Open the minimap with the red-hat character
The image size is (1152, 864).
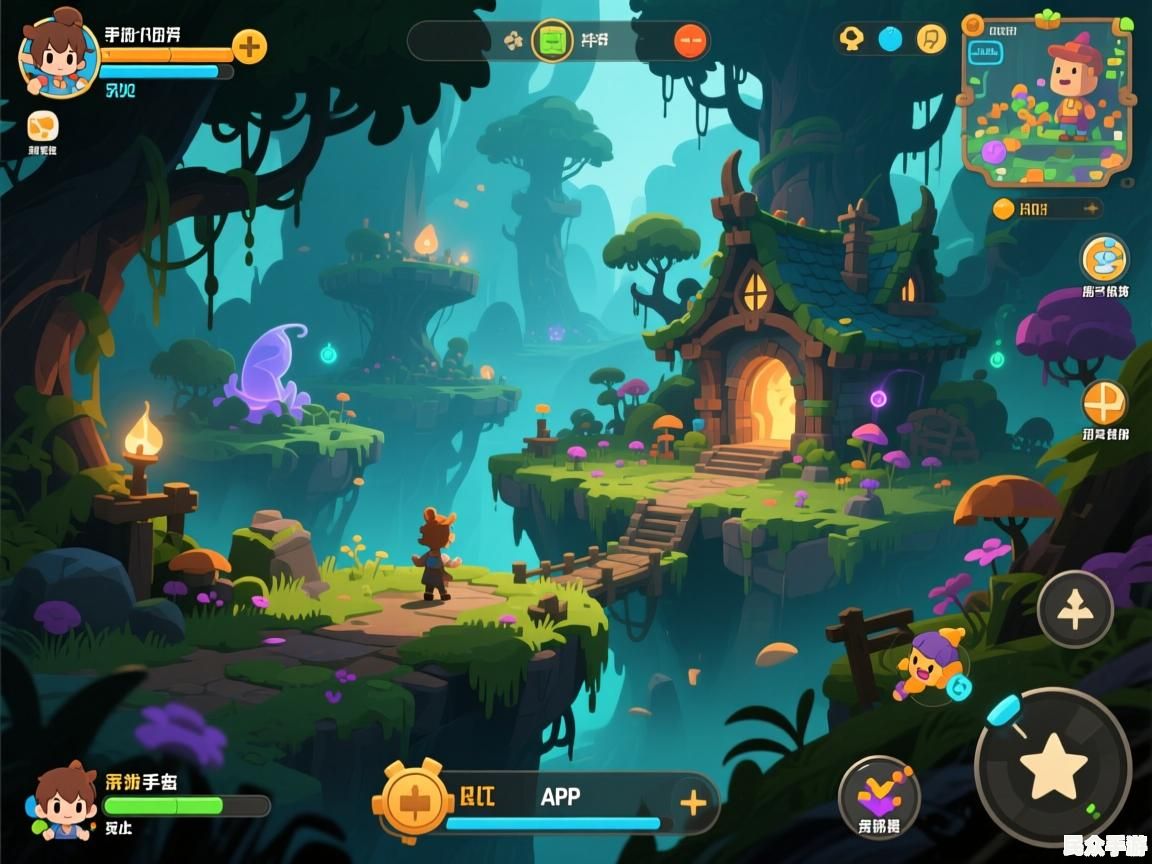point(1047,100)
